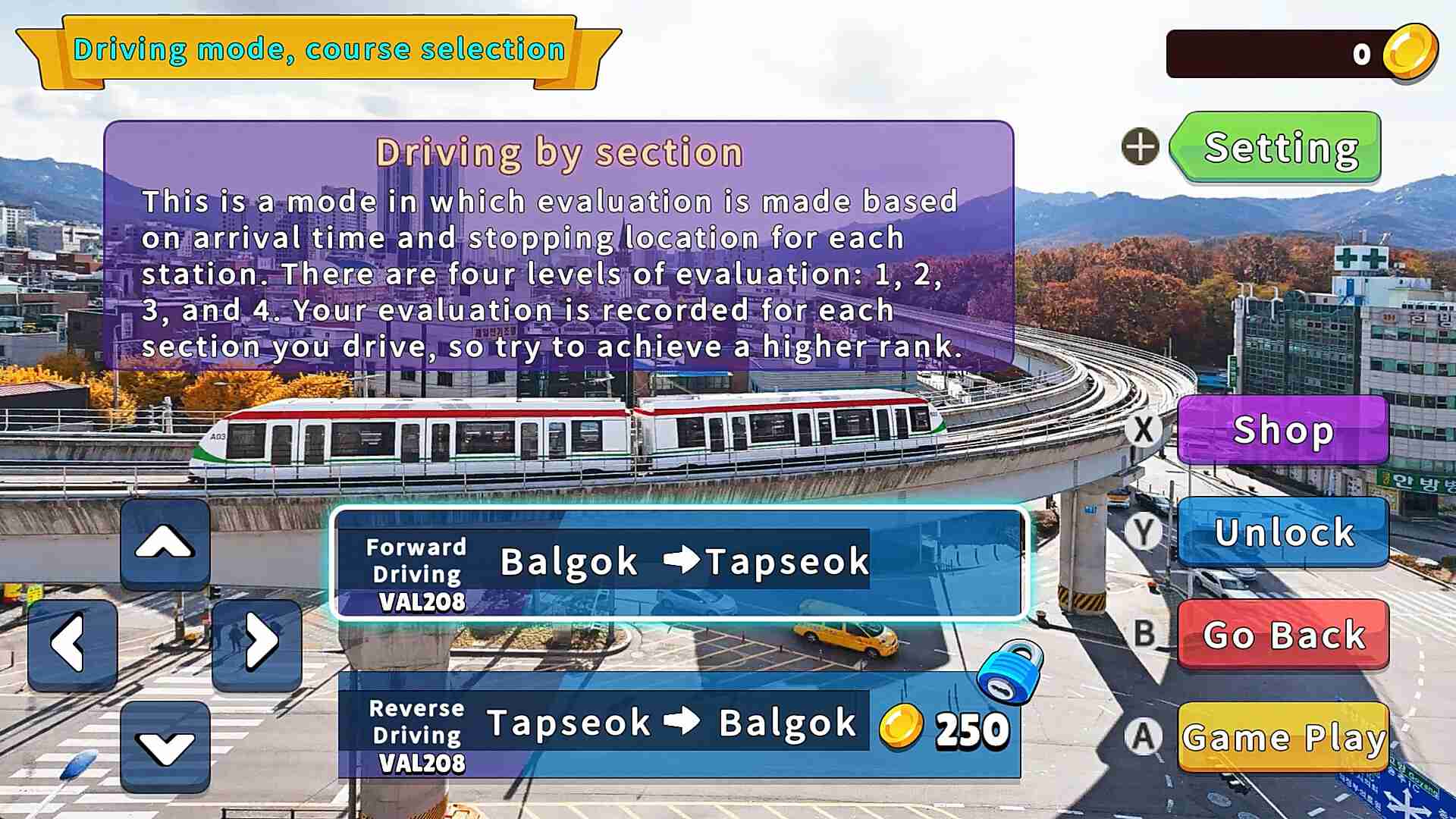Open the Setting menu

(x=1279, y=148)
